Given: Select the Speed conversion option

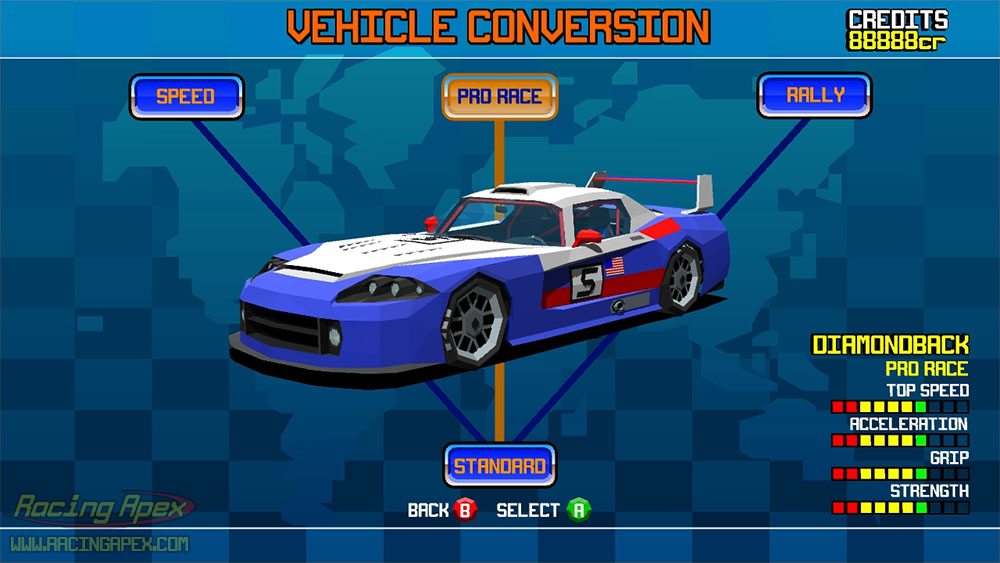Looking at the screenshot, I should click(186, 97).
